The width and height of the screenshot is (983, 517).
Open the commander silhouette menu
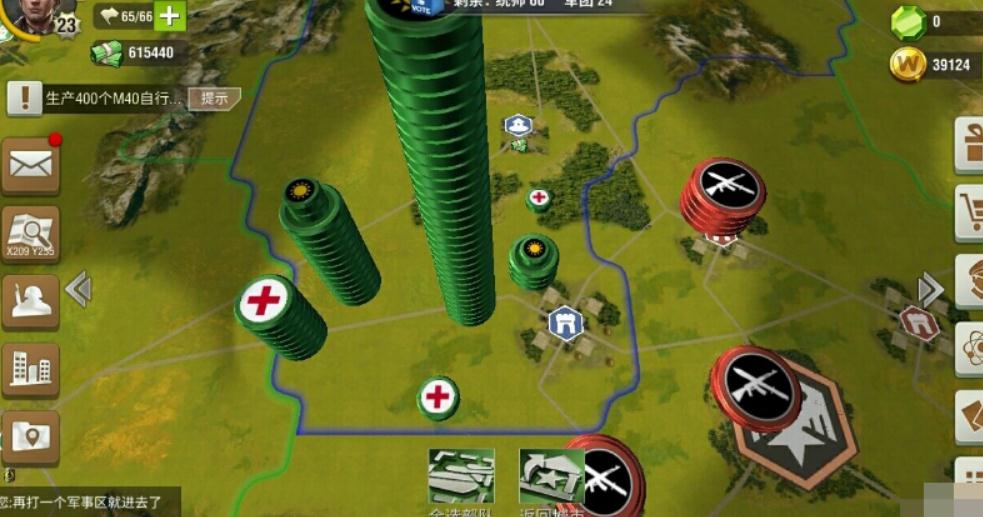30,301
